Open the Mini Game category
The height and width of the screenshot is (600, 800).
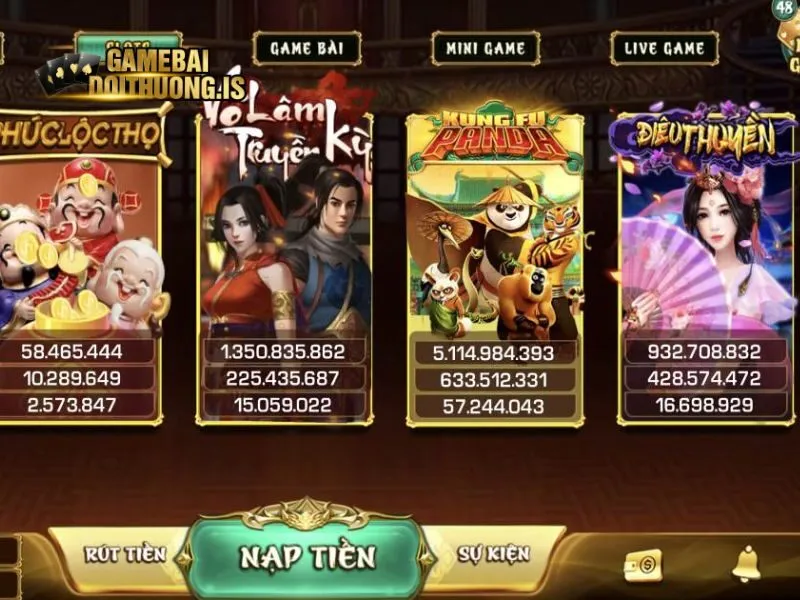(485, 48)
